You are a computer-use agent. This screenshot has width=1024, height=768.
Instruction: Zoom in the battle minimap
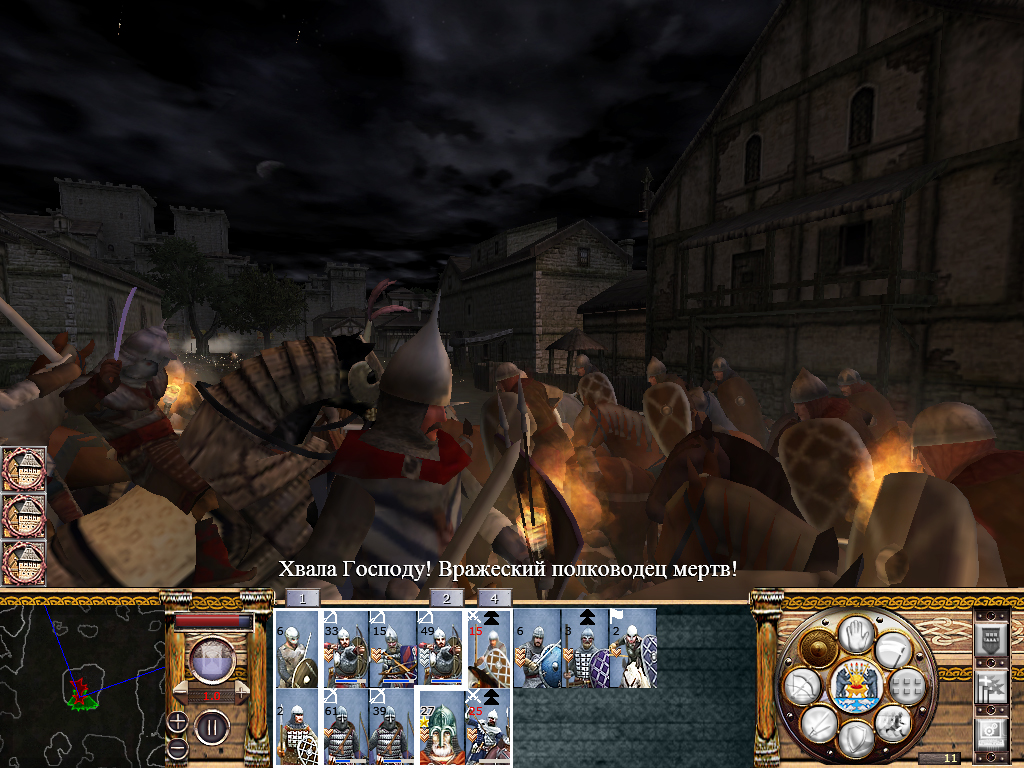coord(178,721)
